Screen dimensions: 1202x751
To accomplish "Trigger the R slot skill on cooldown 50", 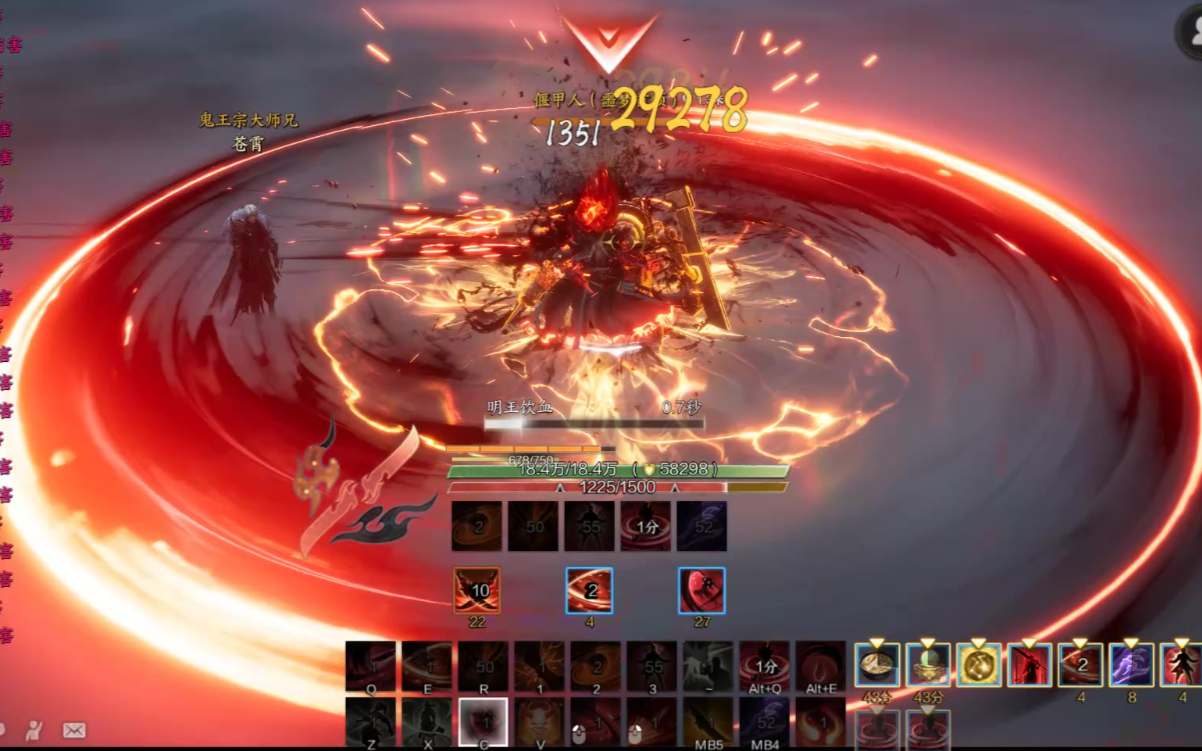I will [x=483, y=665].
